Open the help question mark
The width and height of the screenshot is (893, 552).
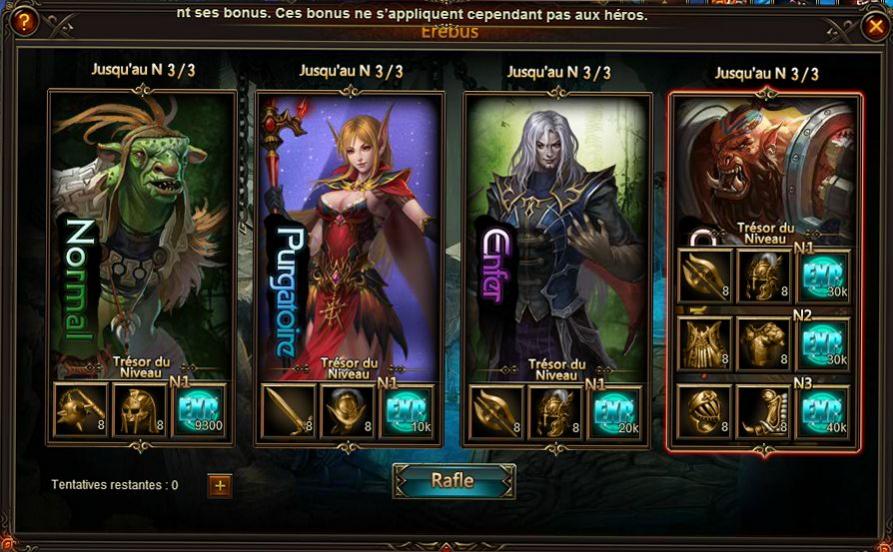tap(21, 22)
